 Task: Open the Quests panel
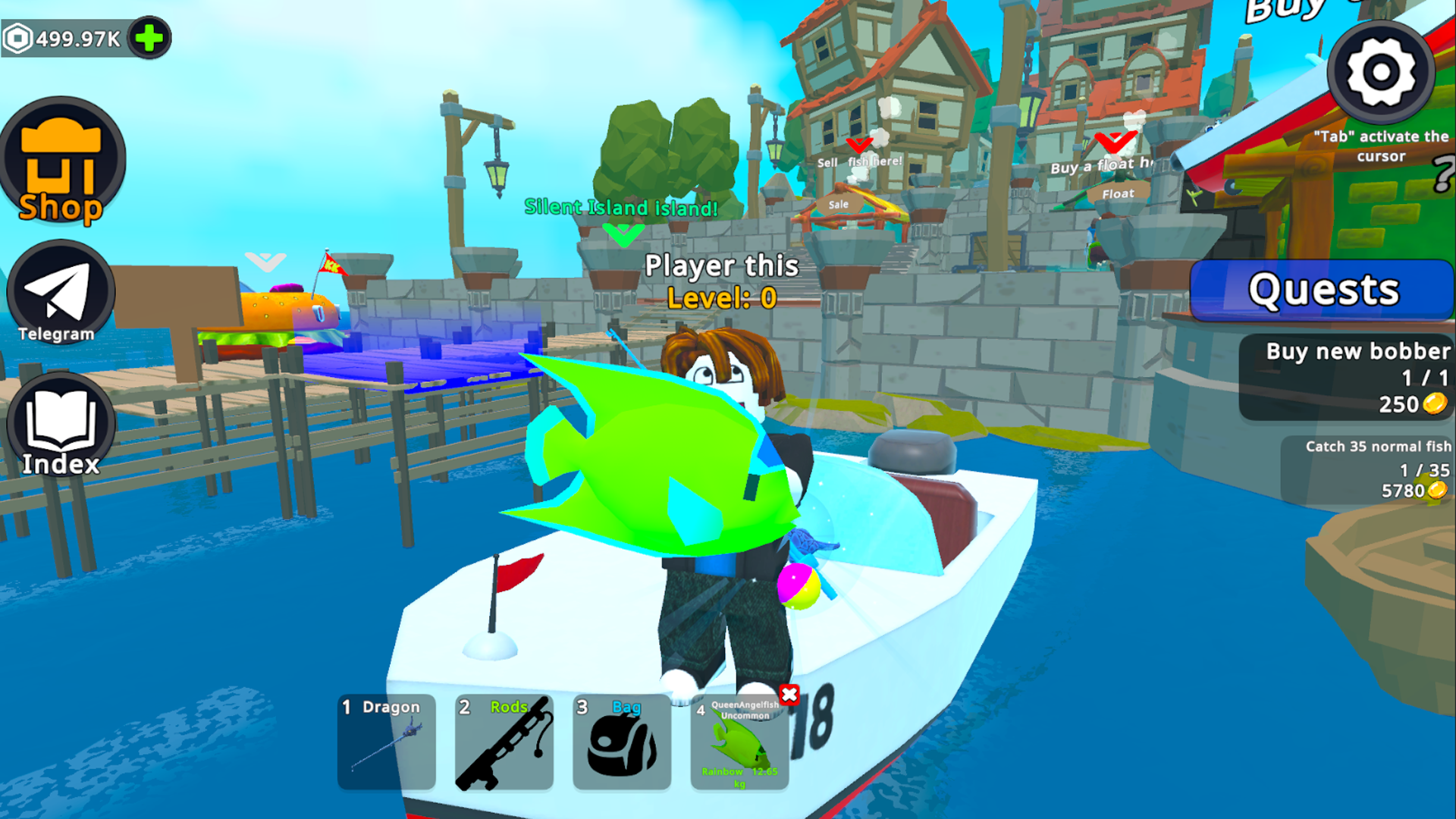(1323, 290)
